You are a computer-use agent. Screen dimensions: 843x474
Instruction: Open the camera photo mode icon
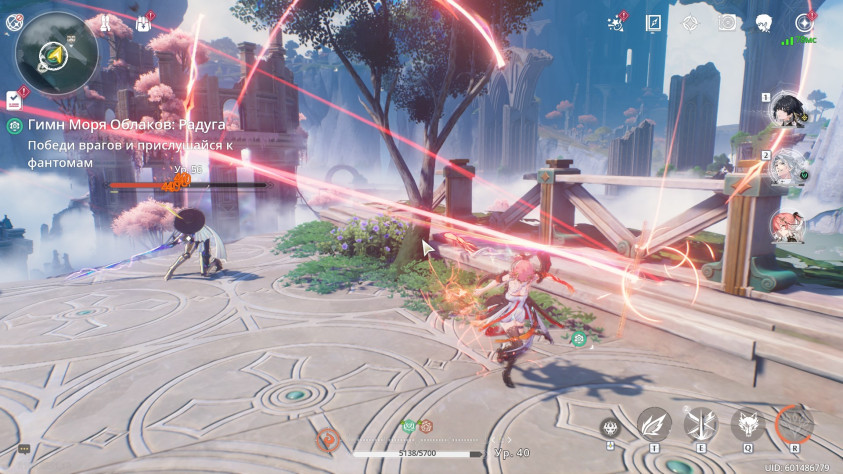(727, 22)
